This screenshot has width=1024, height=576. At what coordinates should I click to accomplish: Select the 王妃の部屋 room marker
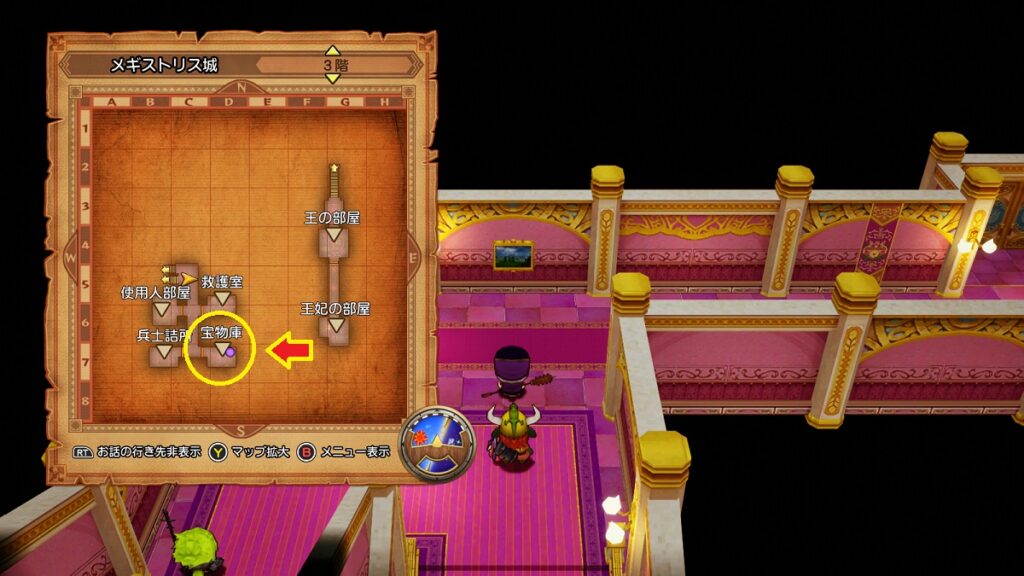coord(336,325)
